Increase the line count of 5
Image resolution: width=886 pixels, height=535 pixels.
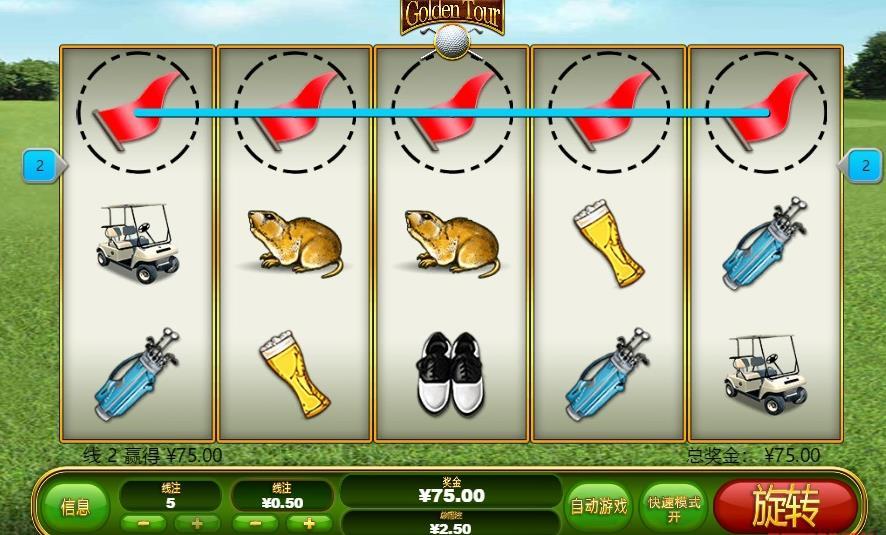tap(197, 523)
